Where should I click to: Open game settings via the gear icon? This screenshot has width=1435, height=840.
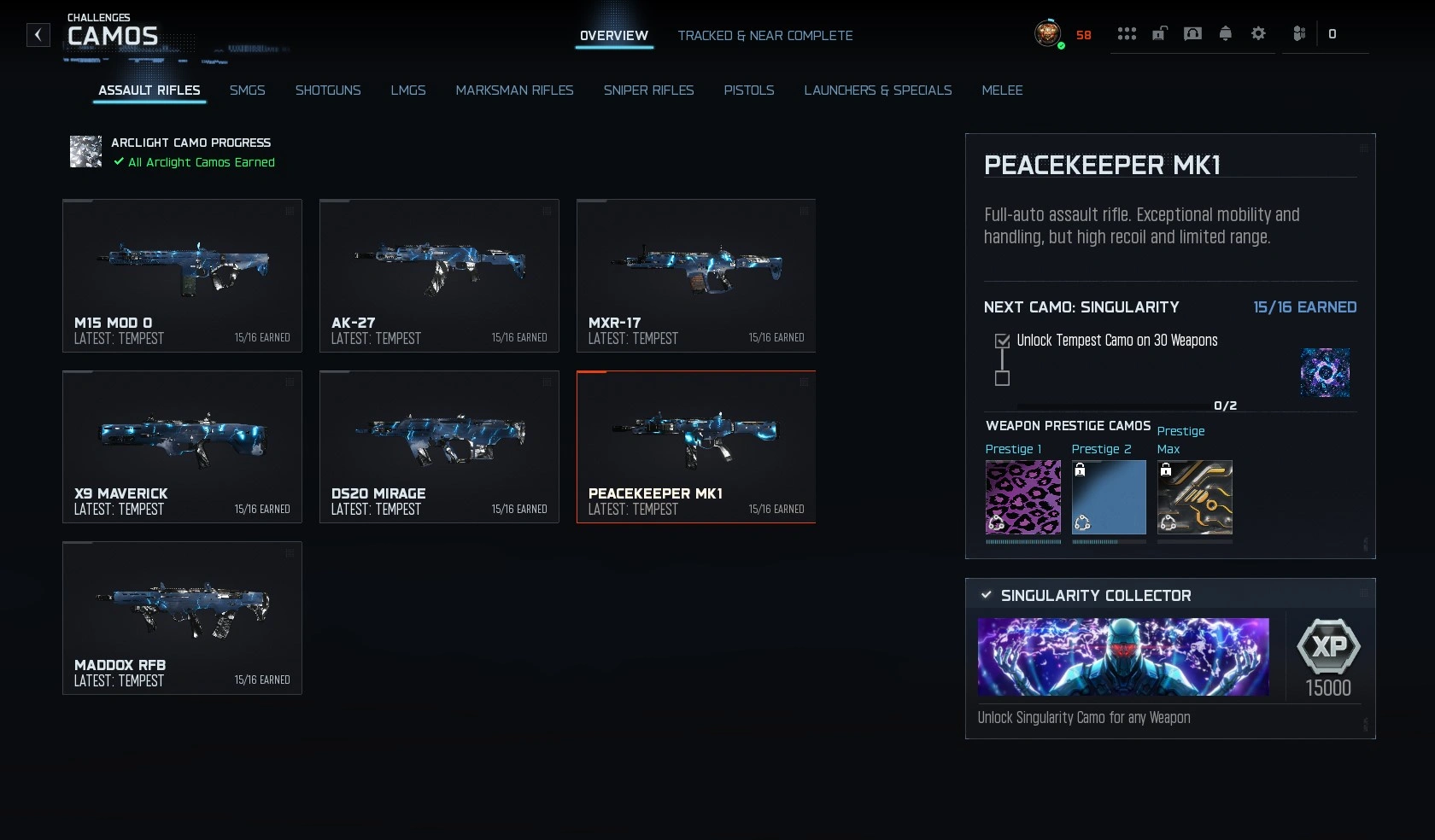pos(1257,33)
